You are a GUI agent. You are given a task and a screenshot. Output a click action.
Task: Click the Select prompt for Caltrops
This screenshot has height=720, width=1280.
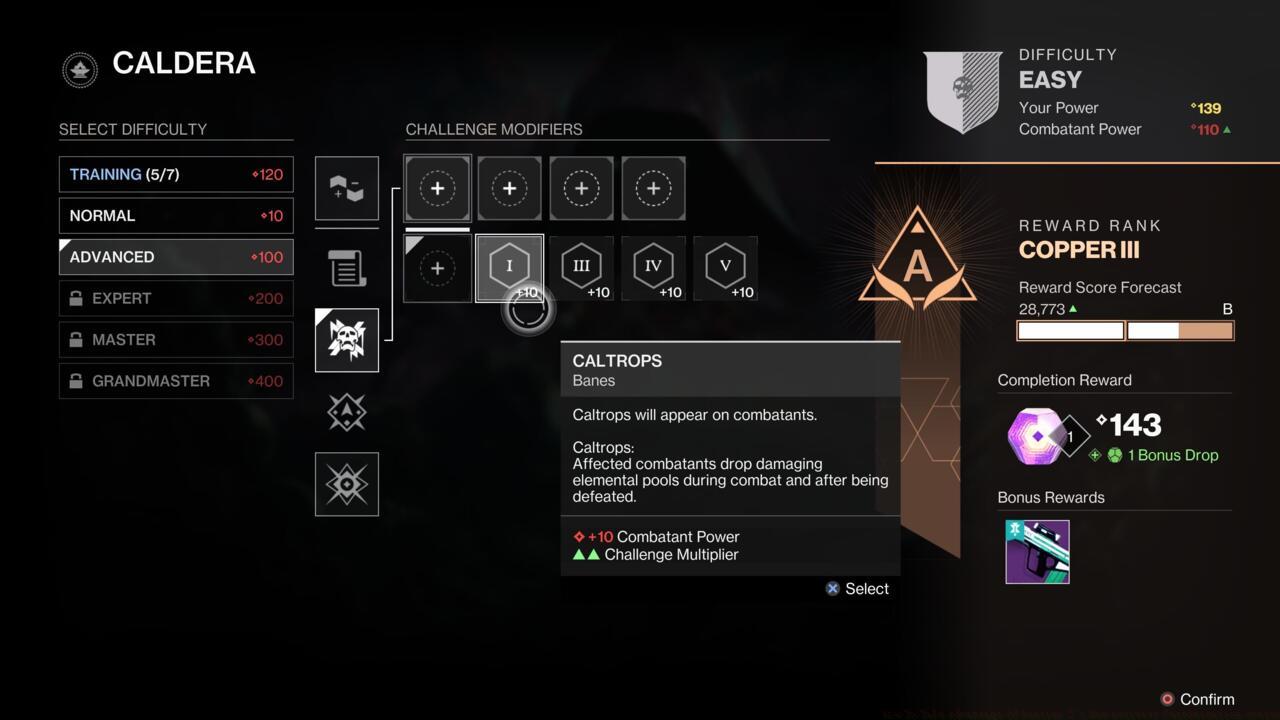tap(856, 588)
